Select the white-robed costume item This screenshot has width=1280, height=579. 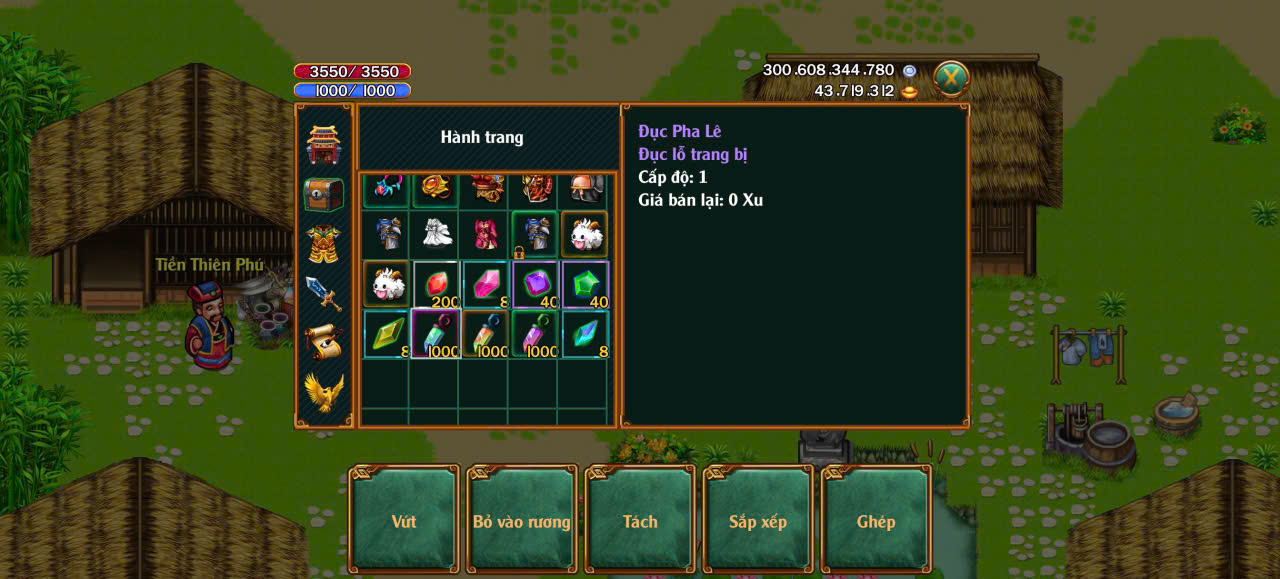pos(436,234)
